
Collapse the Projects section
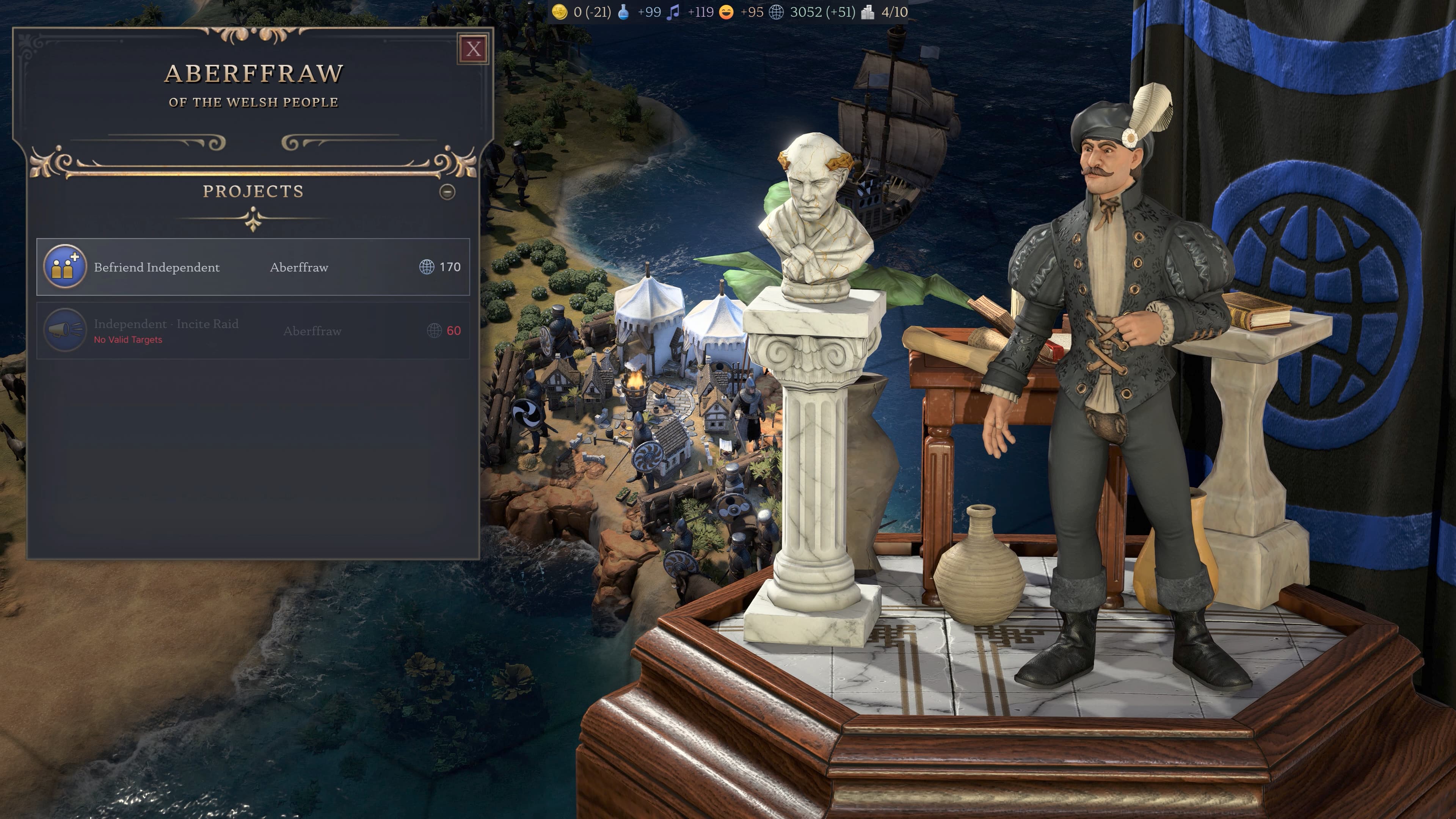pos(447,192)
